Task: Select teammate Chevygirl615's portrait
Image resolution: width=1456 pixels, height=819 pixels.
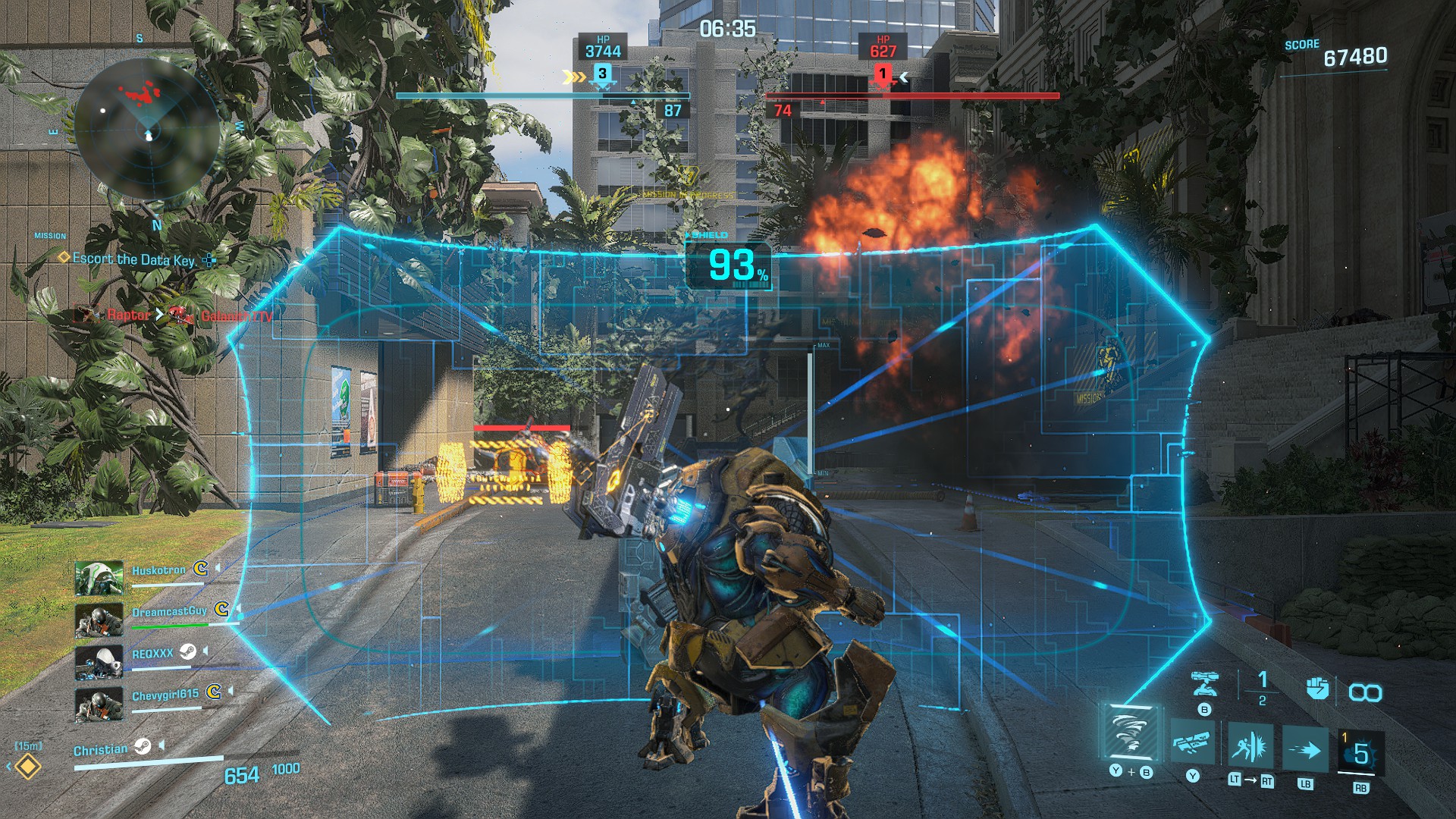Action: 99,704
